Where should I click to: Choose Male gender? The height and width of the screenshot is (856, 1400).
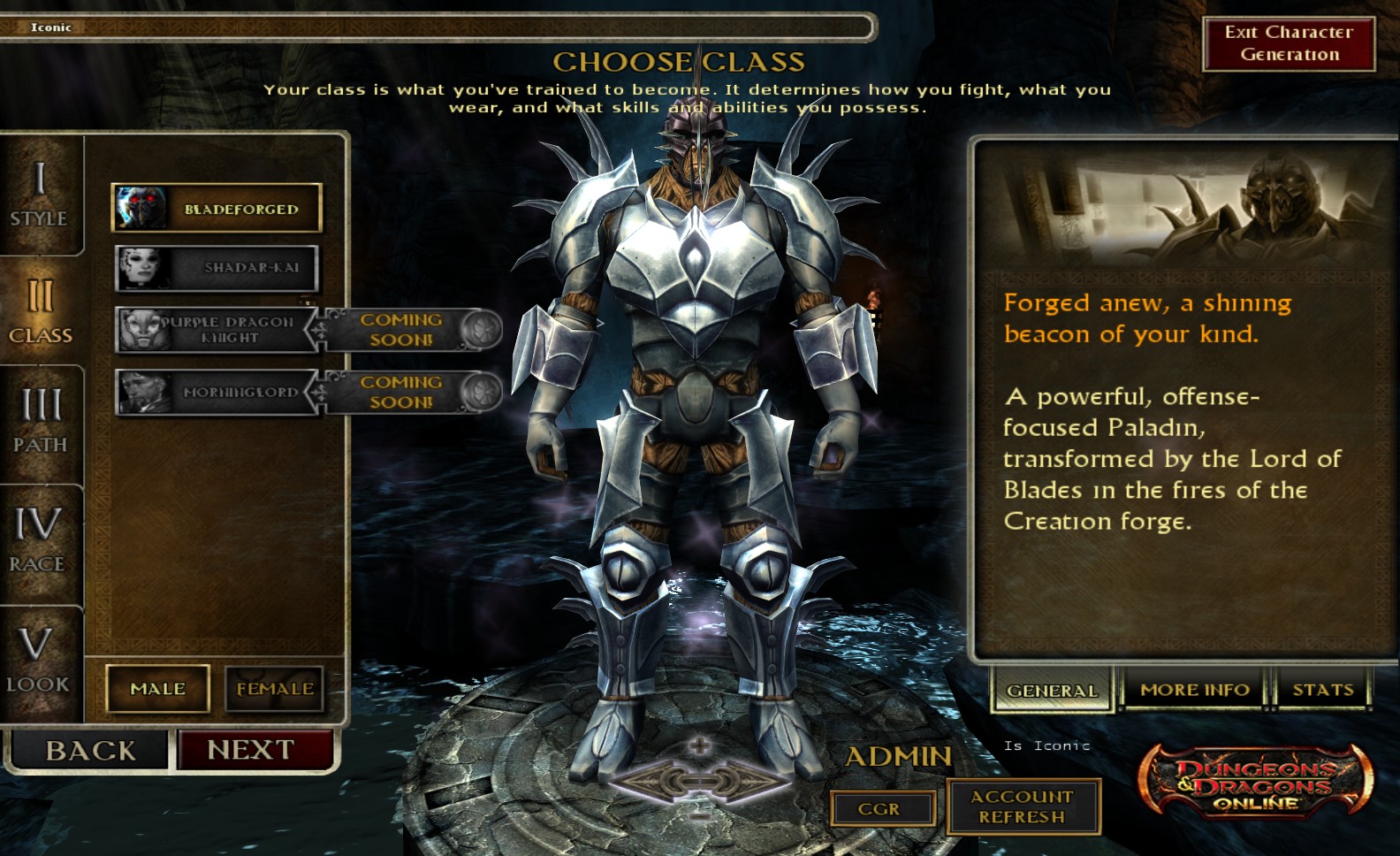pyautogui.click(x=158, y=688)
